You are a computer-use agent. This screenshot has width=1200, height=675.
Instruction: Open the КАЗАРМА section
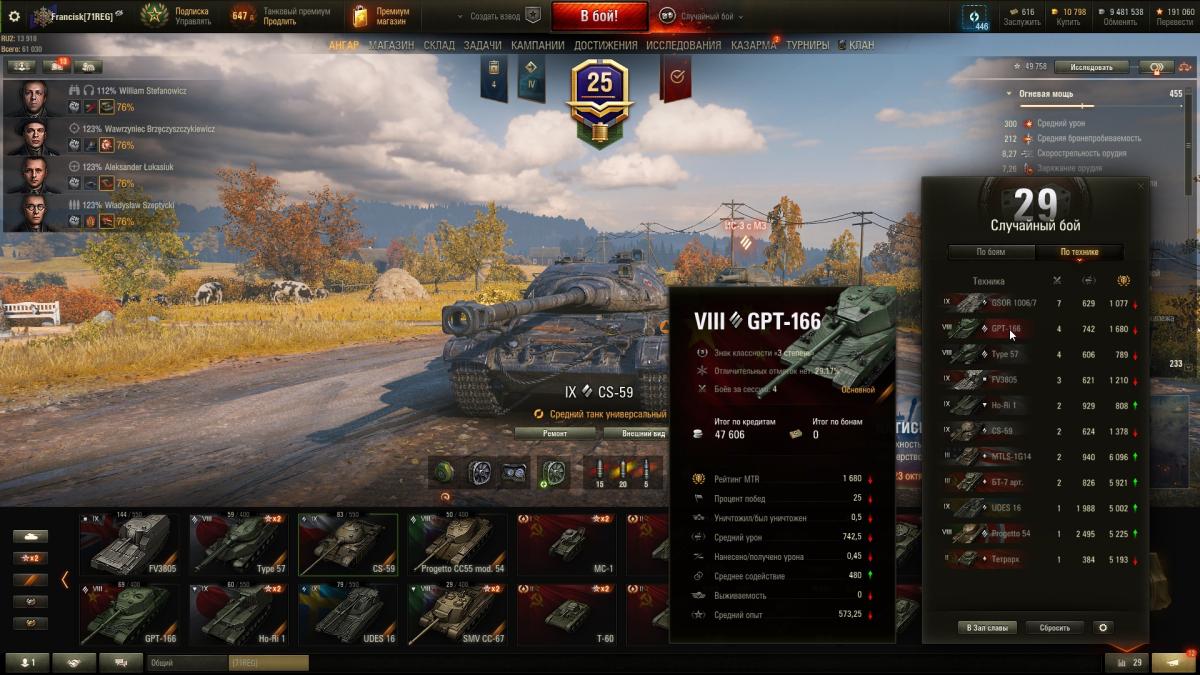click(753, 45)
